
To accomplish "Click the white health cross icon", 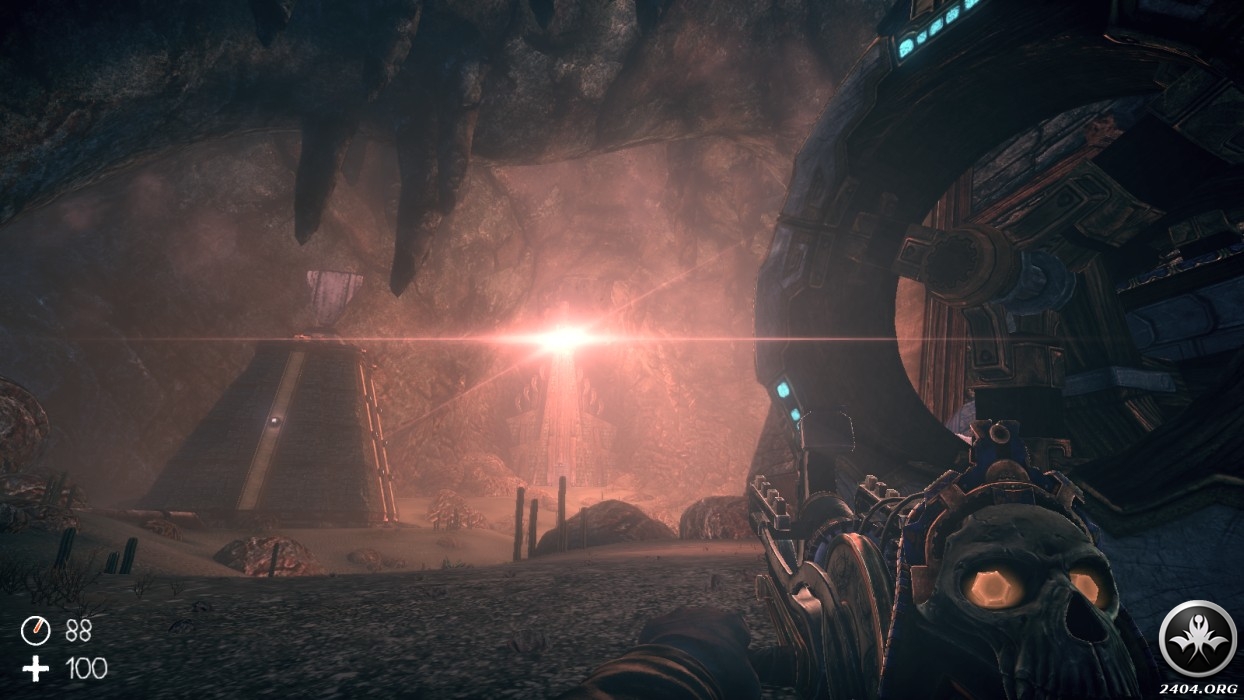I will [35, 668].
